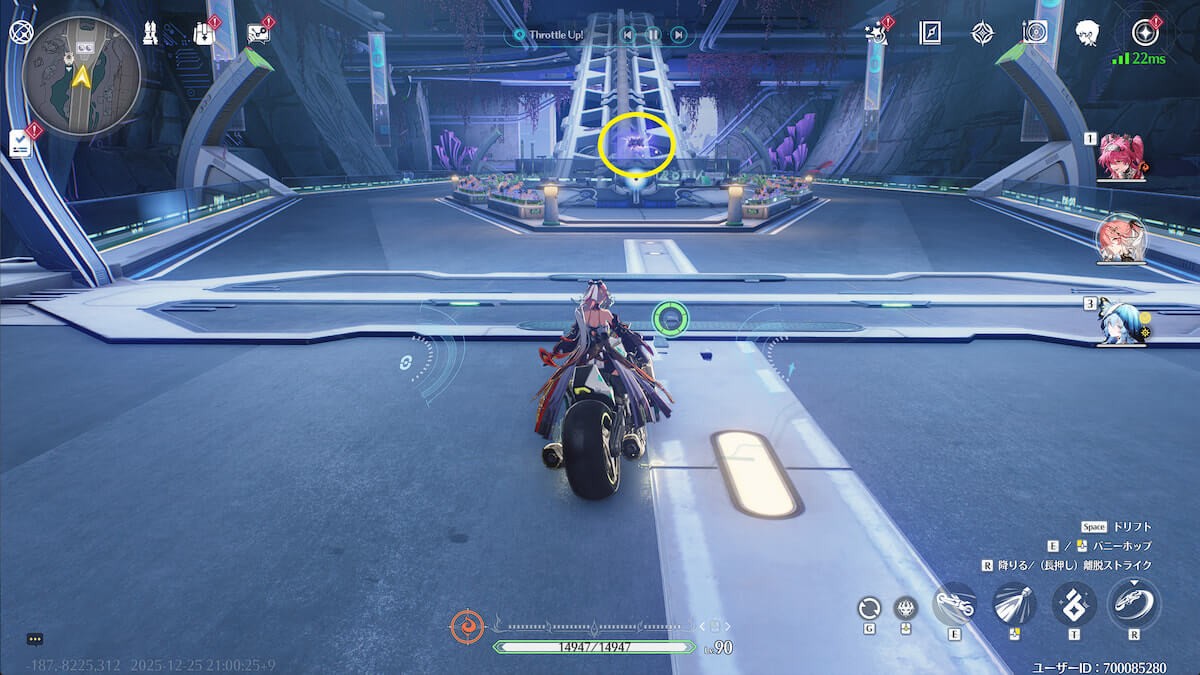Open the chat box speech bubble button
This screenshot has height=675, width=1200.
(35, 639)
